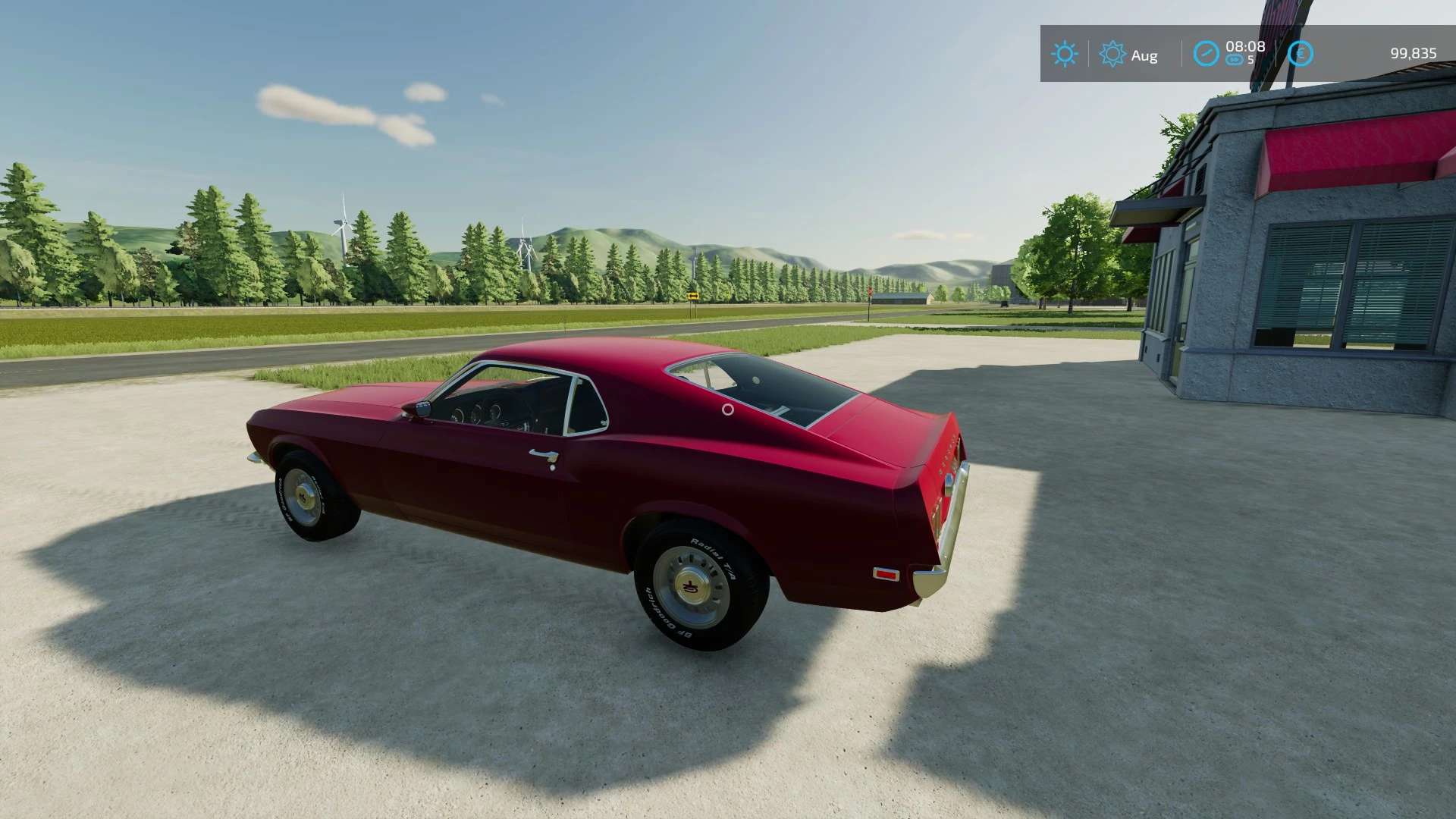1456x819 pixels.
Task: Click the game clock icon
Action: [x=1206, y=54]
